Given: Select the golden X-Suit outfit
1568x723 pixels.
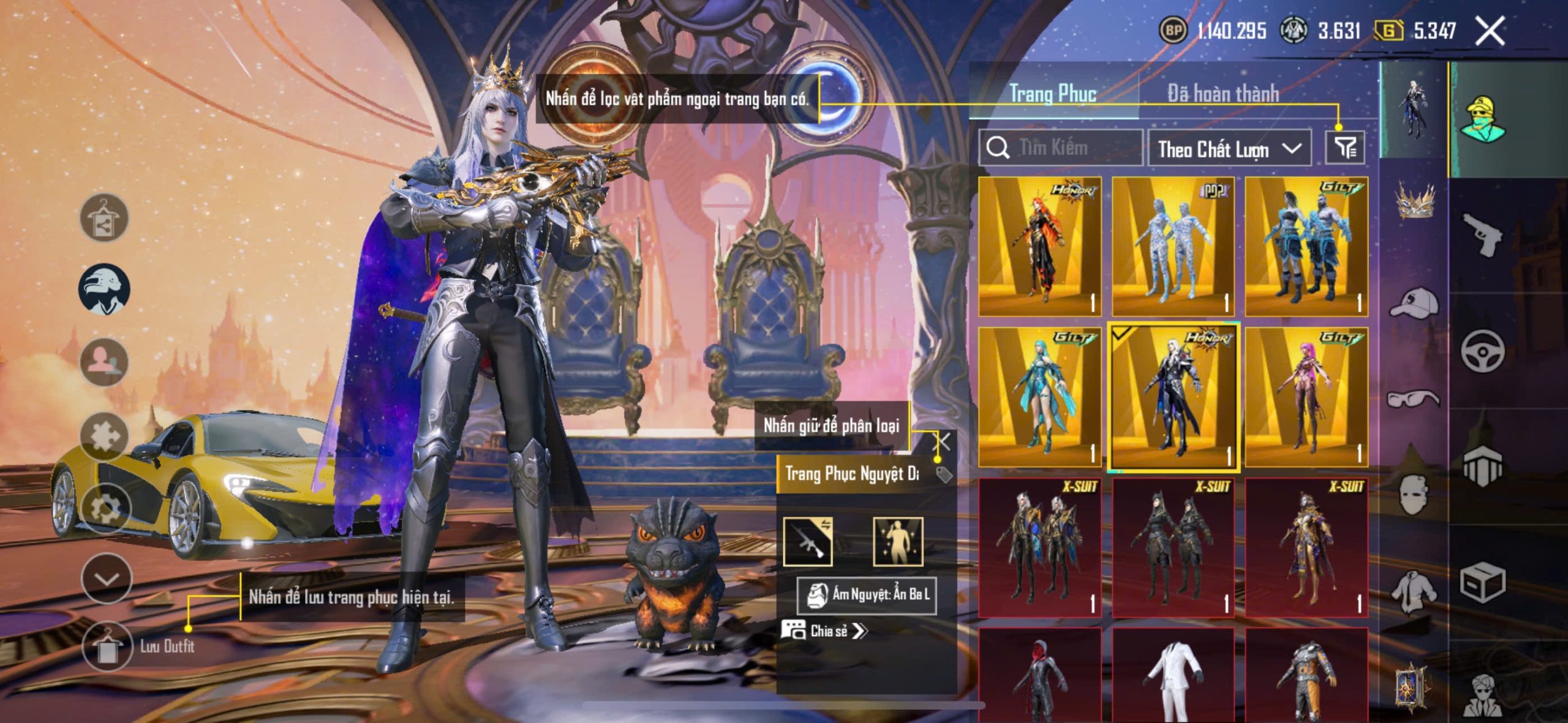Looking at the screenshot, I should pos(1306,548).
